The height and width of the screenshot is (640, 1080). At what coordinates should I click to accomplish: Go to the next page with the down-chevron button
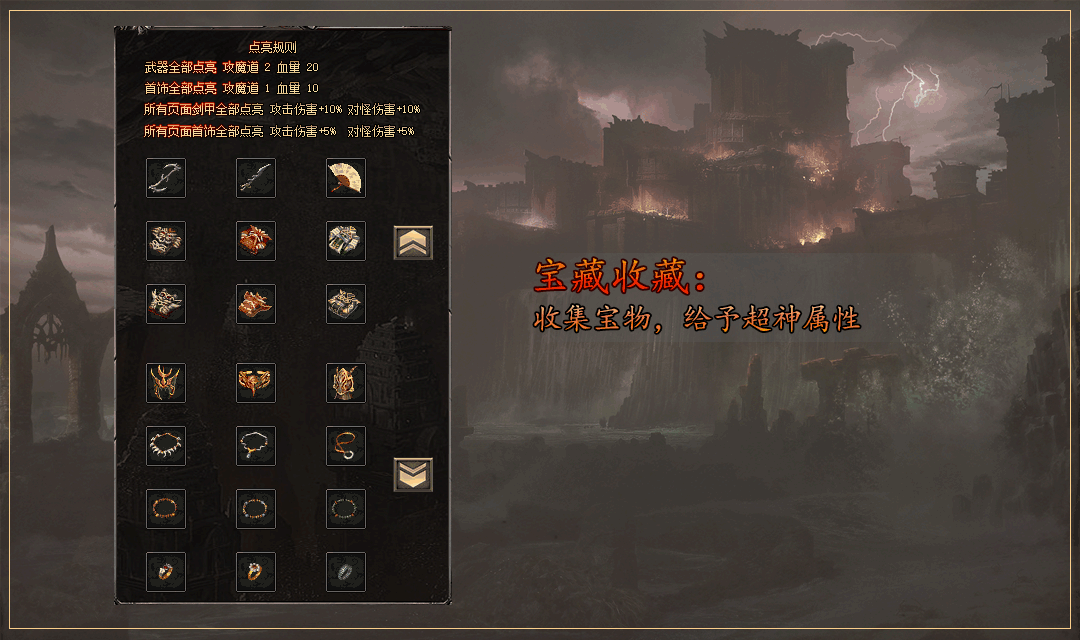[413, 474]
